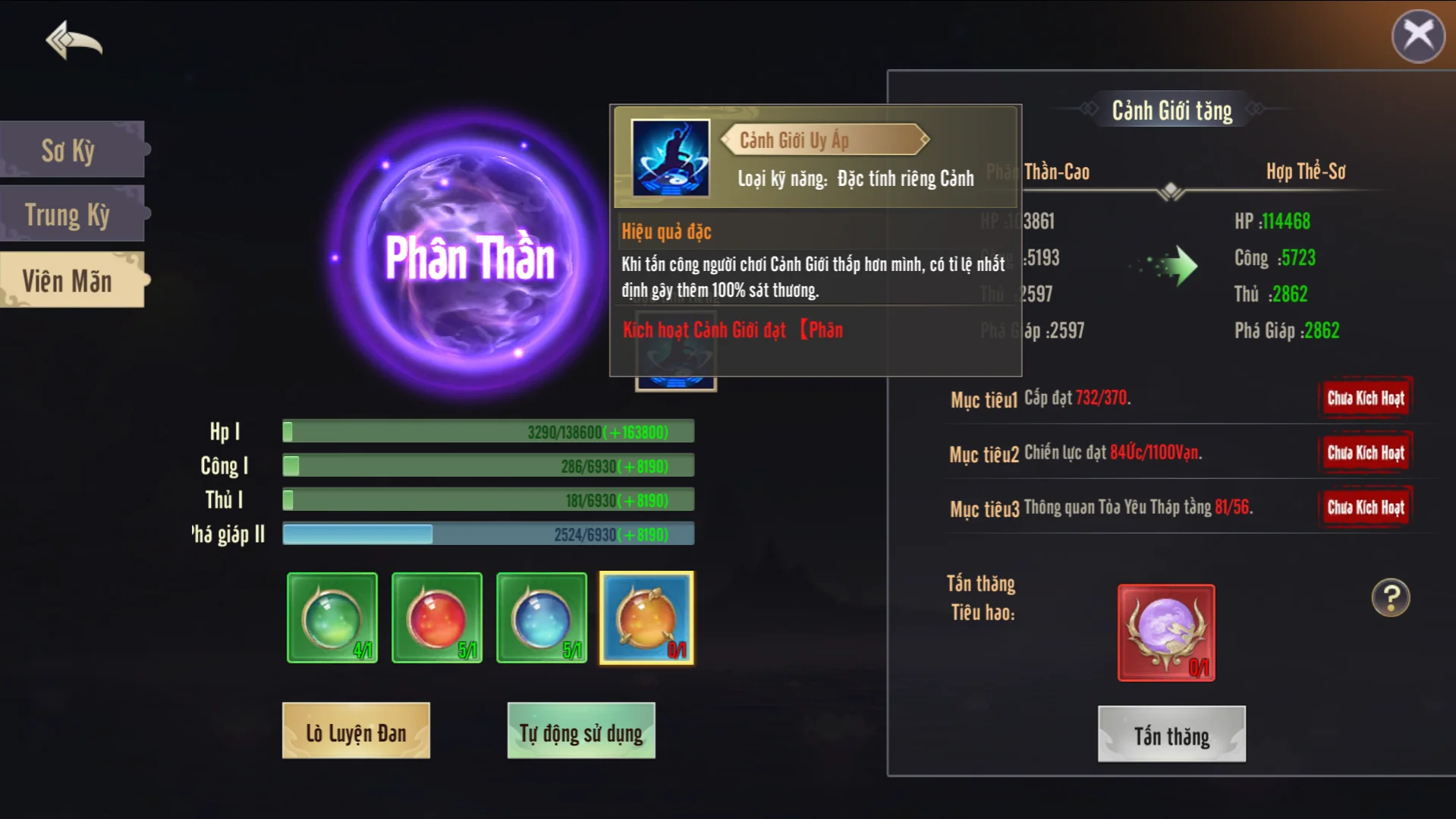Select the orange pill slot
Viewport: 1456px width, 819px height.
646,618
